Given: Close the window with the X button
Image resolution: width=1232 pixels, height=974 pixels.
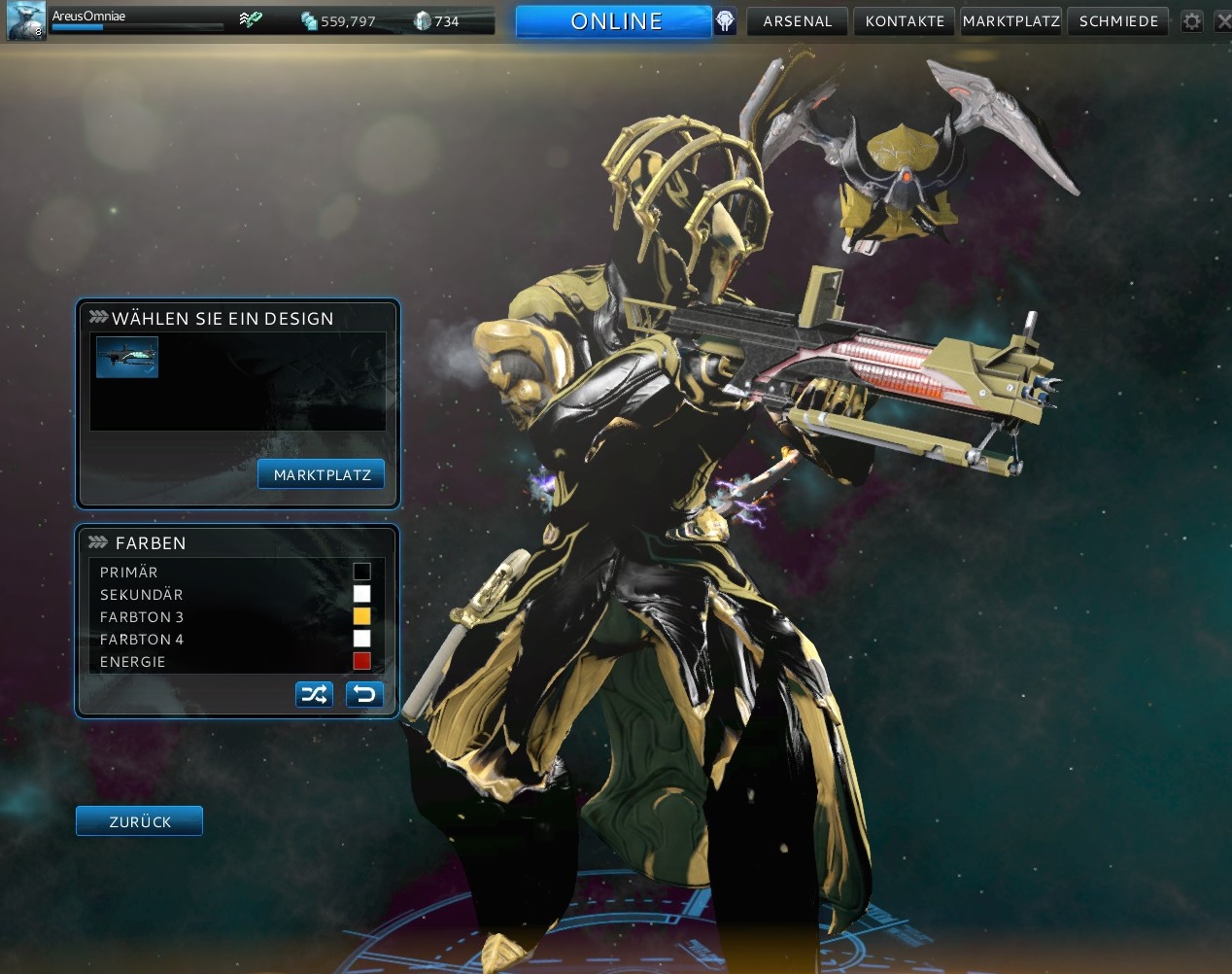Looking at the screenshot, I should pos(1223,21).
